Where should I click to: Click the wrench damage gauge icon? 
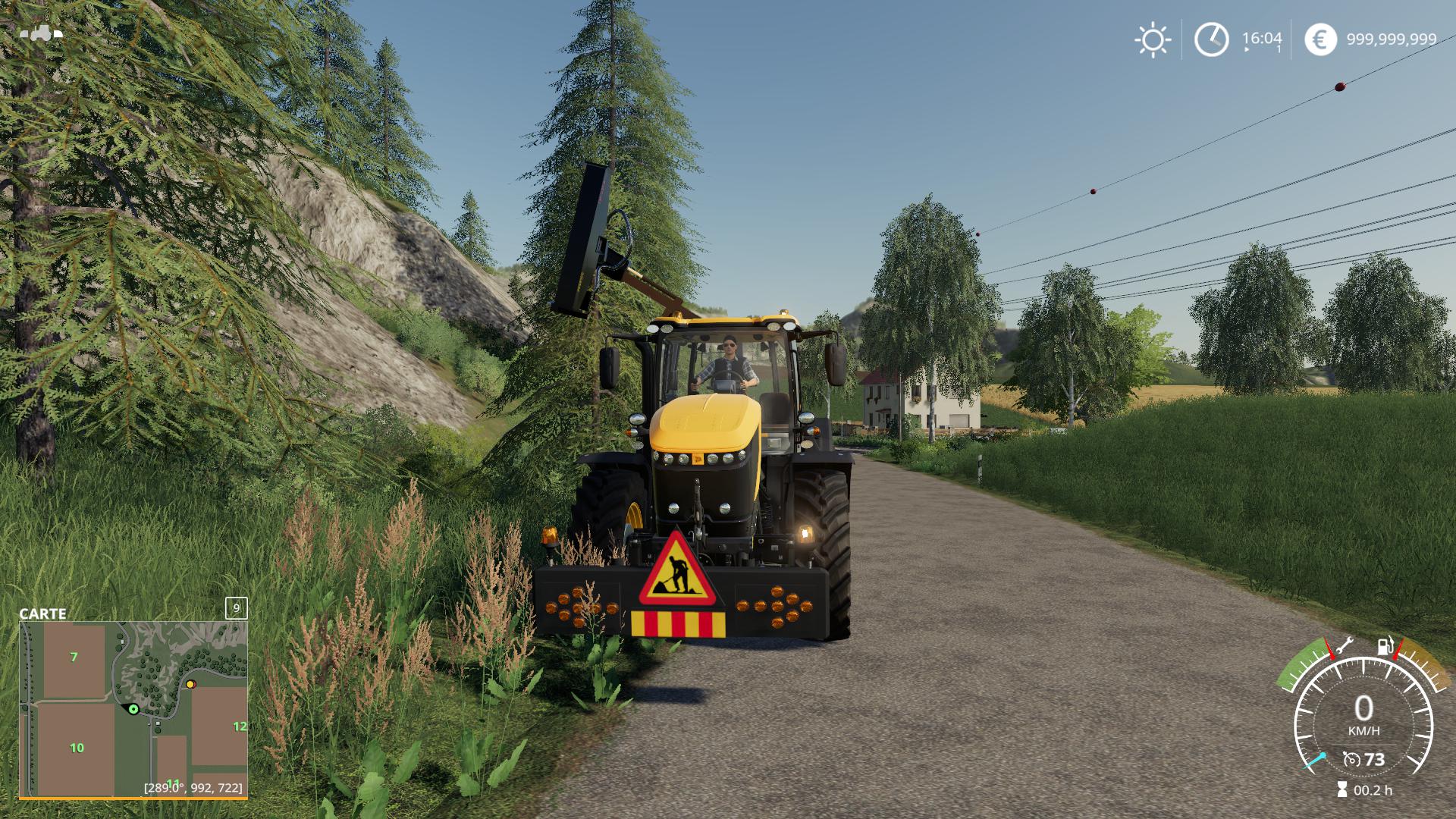[x=1343, y=646]
